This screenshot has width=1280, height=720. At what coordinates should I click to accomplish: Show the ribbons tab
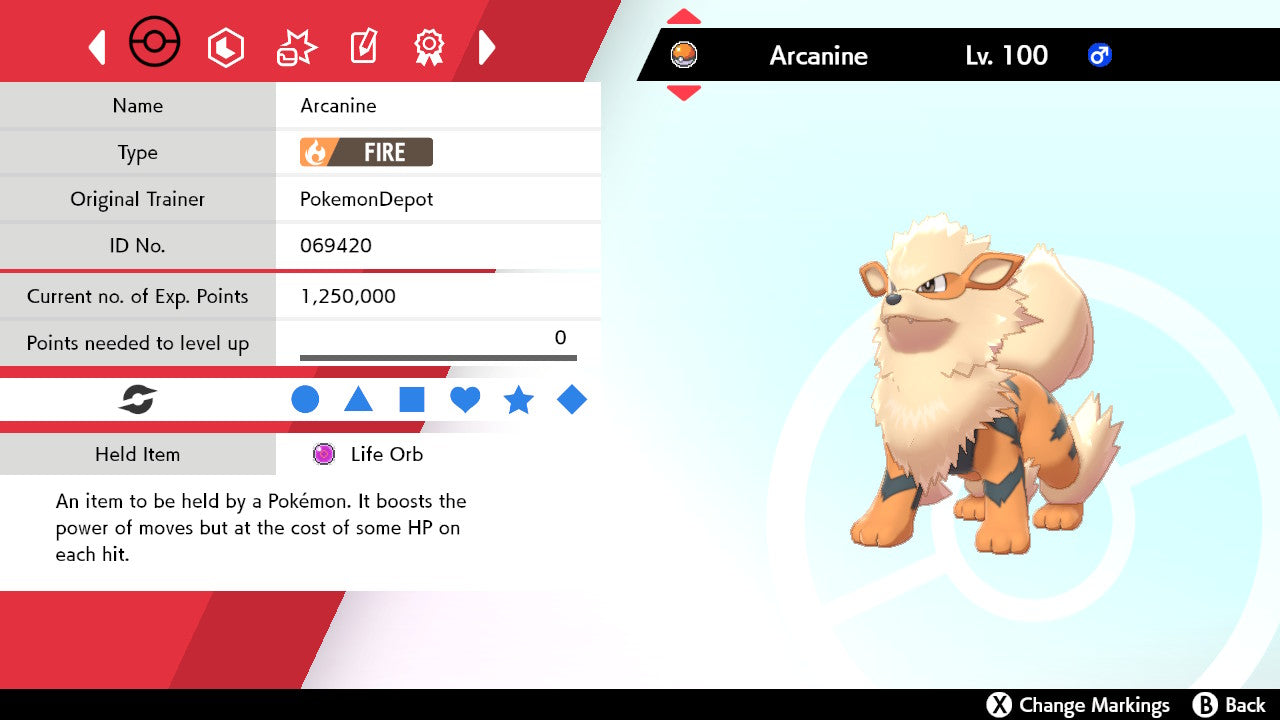click(429, 47)
